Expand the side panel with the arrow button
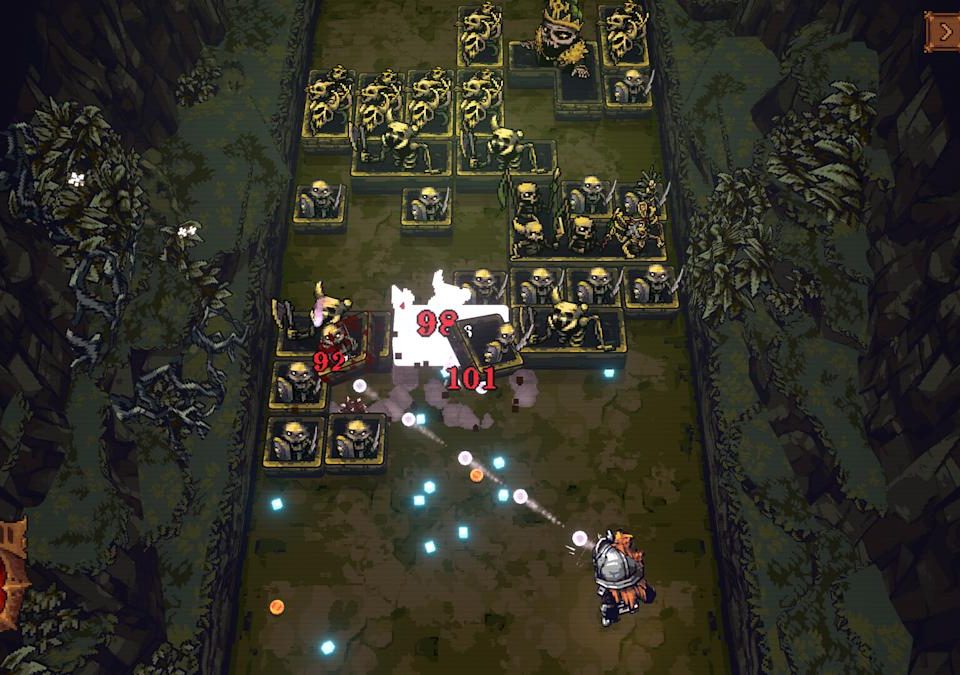The height and width of the screenshot is (675, 960). [943, 31]
